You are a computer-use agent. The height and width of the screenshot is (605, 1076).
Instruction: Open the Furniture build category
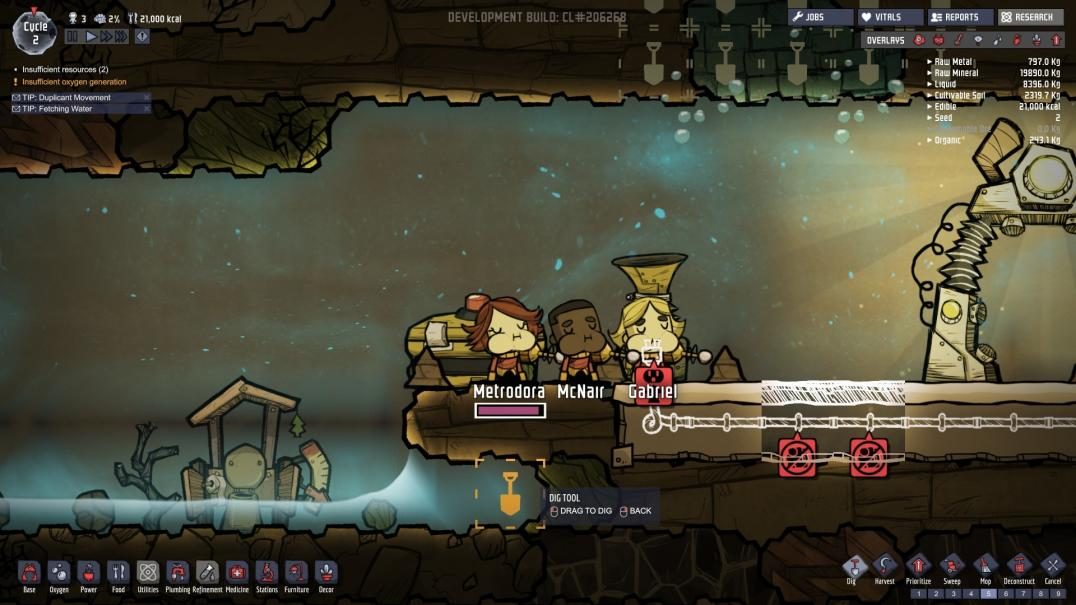[296, 574]
